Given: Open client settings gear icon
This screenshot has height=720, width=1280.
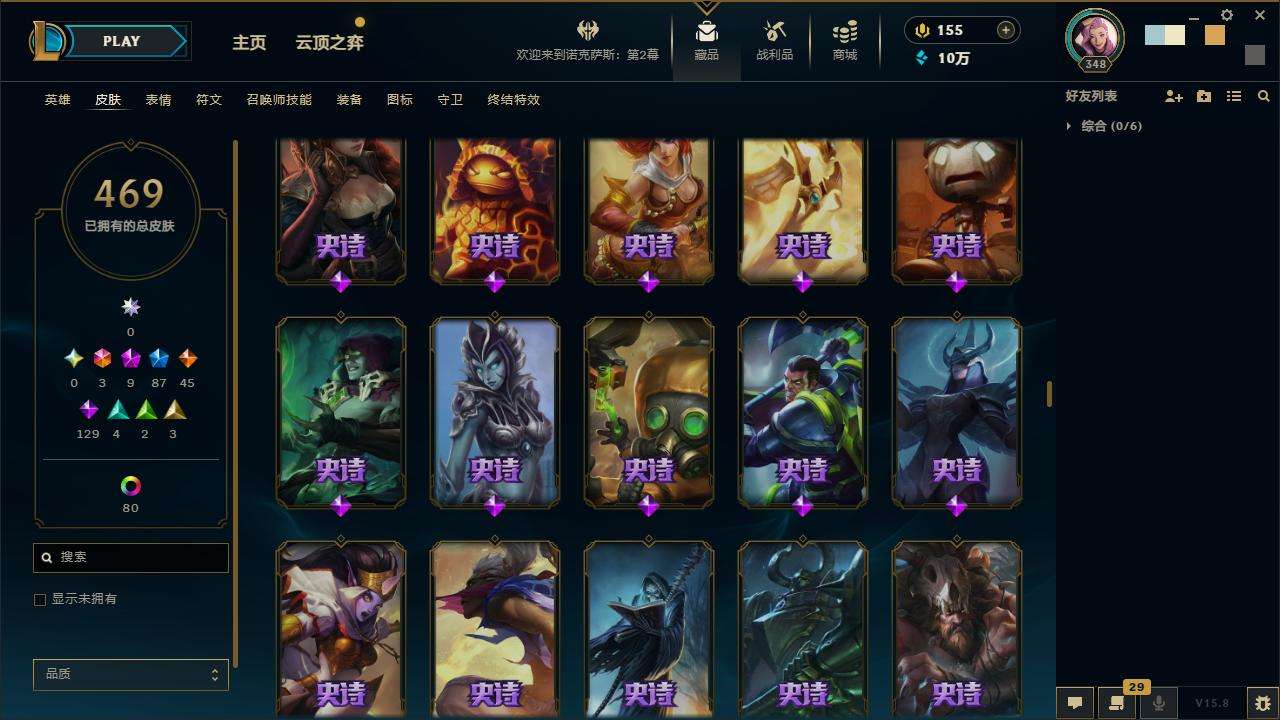Looking at the screenshot, I should (x=1227, y=15).
